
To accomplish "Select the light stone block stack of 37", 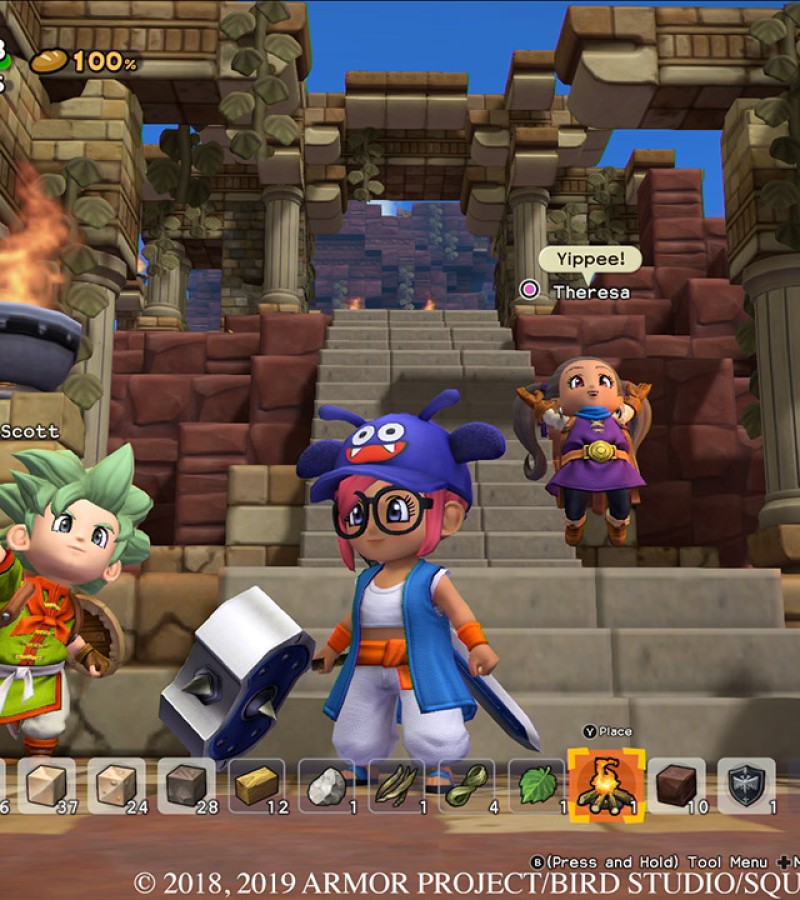I will [x=46, y=785].
